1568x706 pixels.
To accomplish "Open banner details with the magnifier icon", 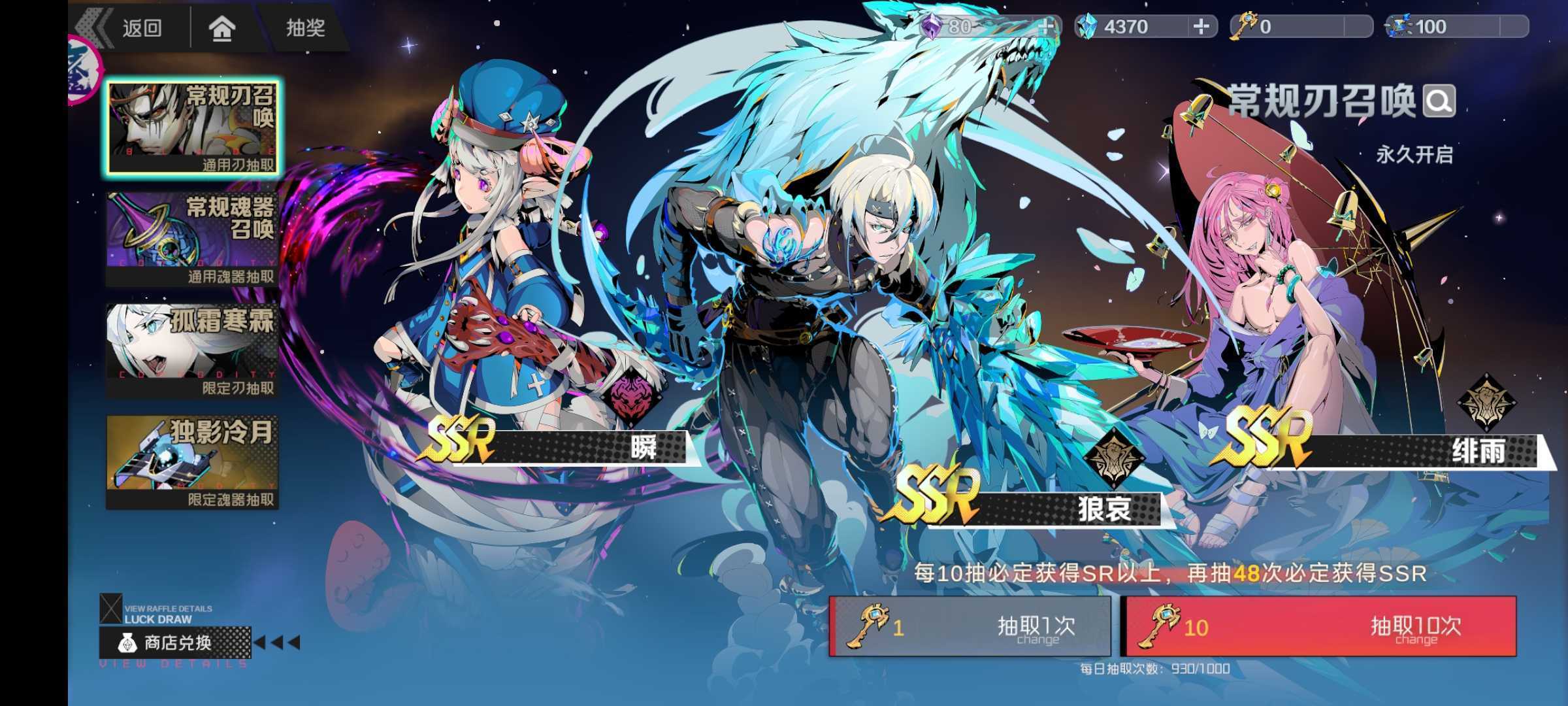I will point(1439,101).
